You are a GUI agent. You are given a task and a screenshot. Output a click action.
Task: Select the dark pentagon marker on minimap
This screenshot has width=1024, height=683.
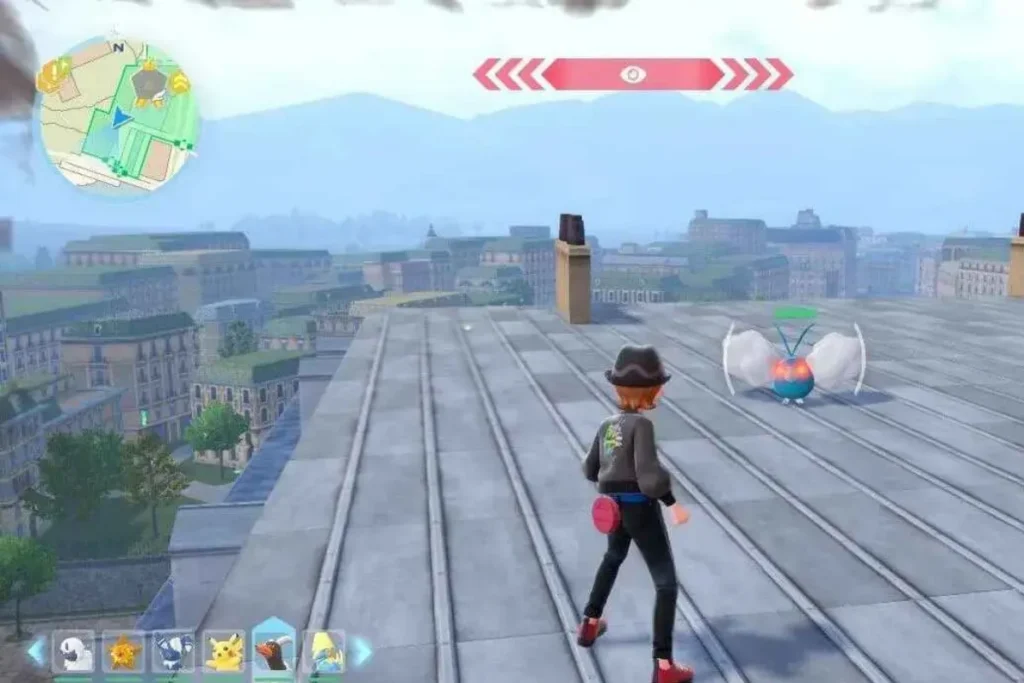pyautogui.click(x=150, y=84)
